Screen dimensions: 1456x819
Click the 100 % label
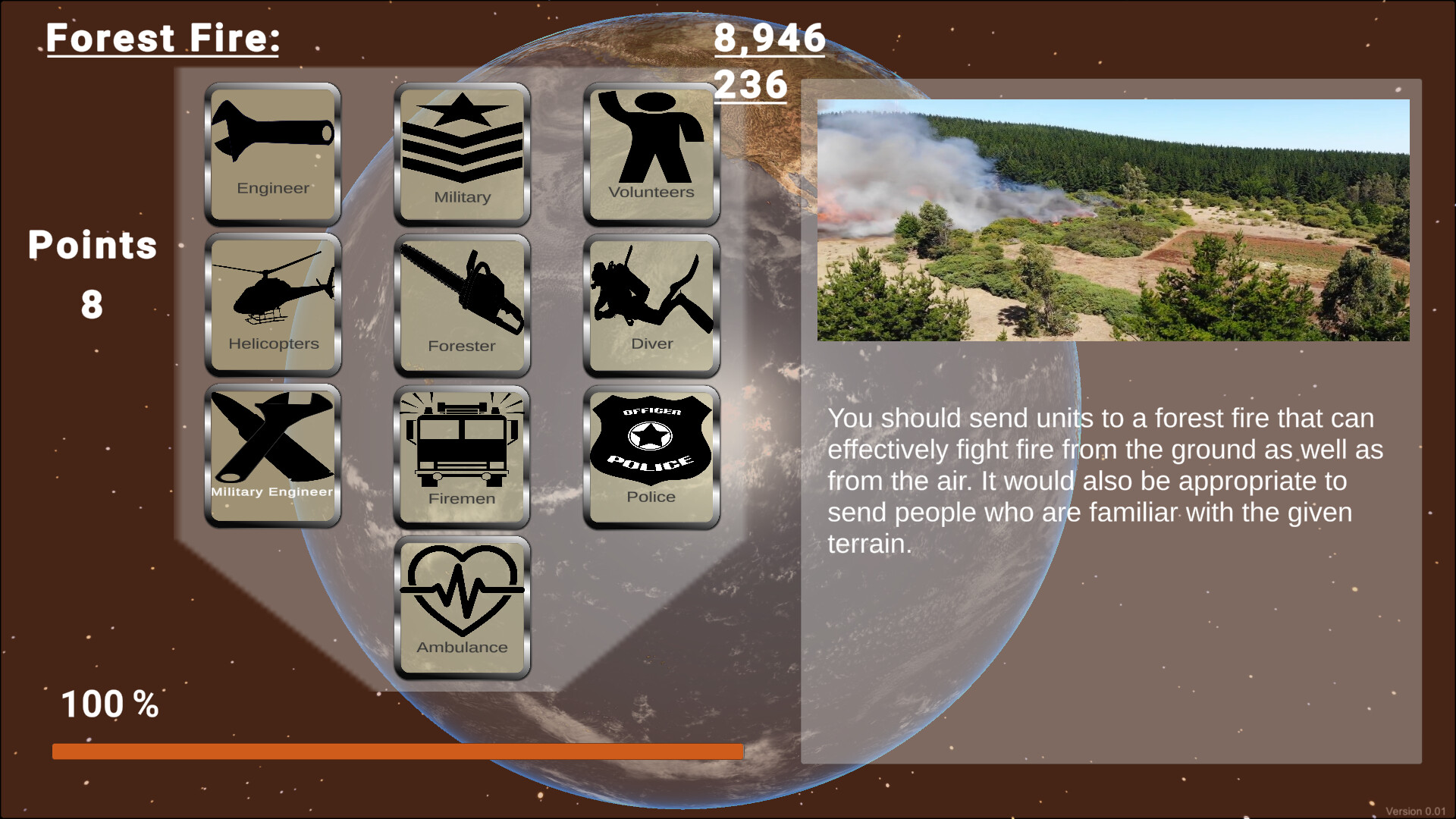click(108, 704)
